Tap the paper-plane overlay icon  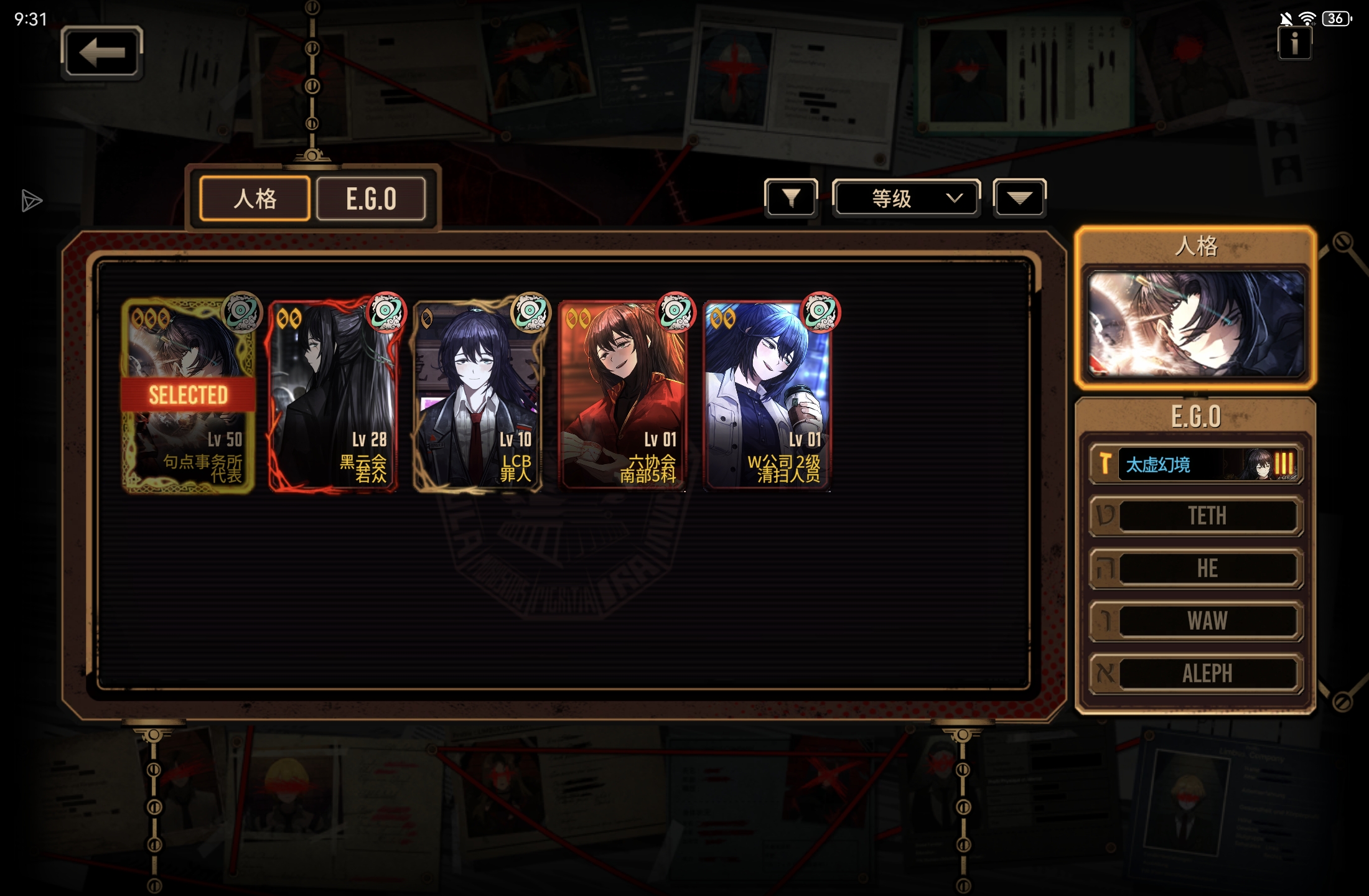(31, 200)
